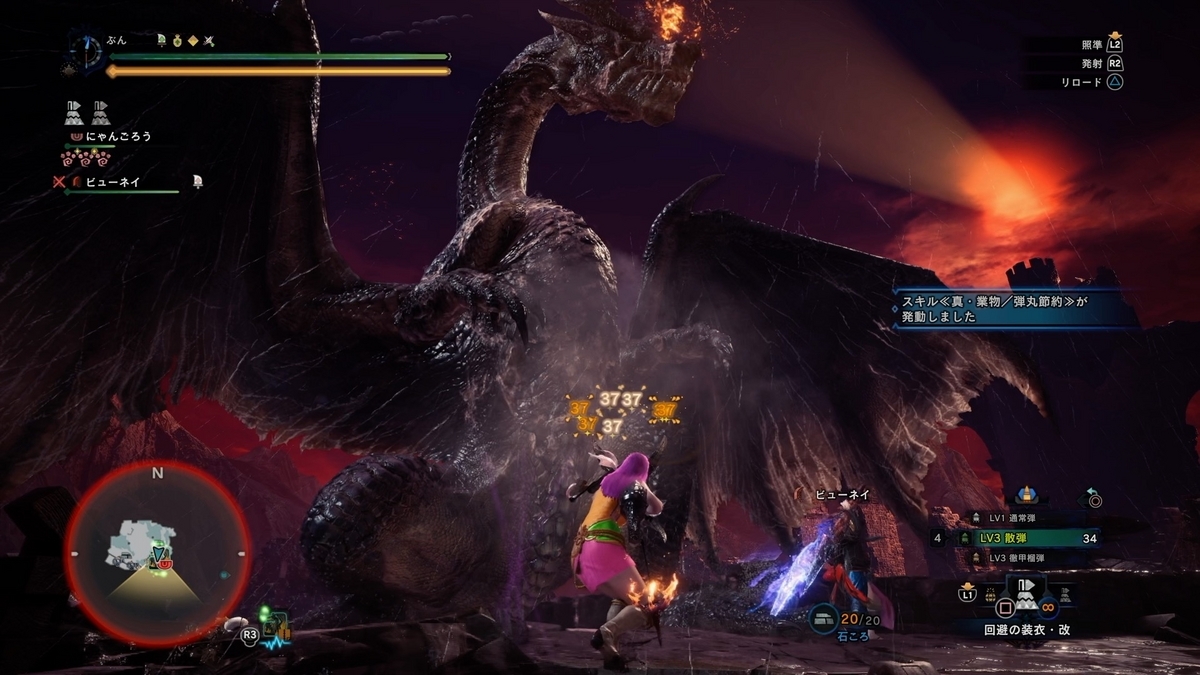The width and height of the screenshot is (1200, 675).
Task: Click the ammo pouch icon above ammo list
Action: [x=1027, y=494]
